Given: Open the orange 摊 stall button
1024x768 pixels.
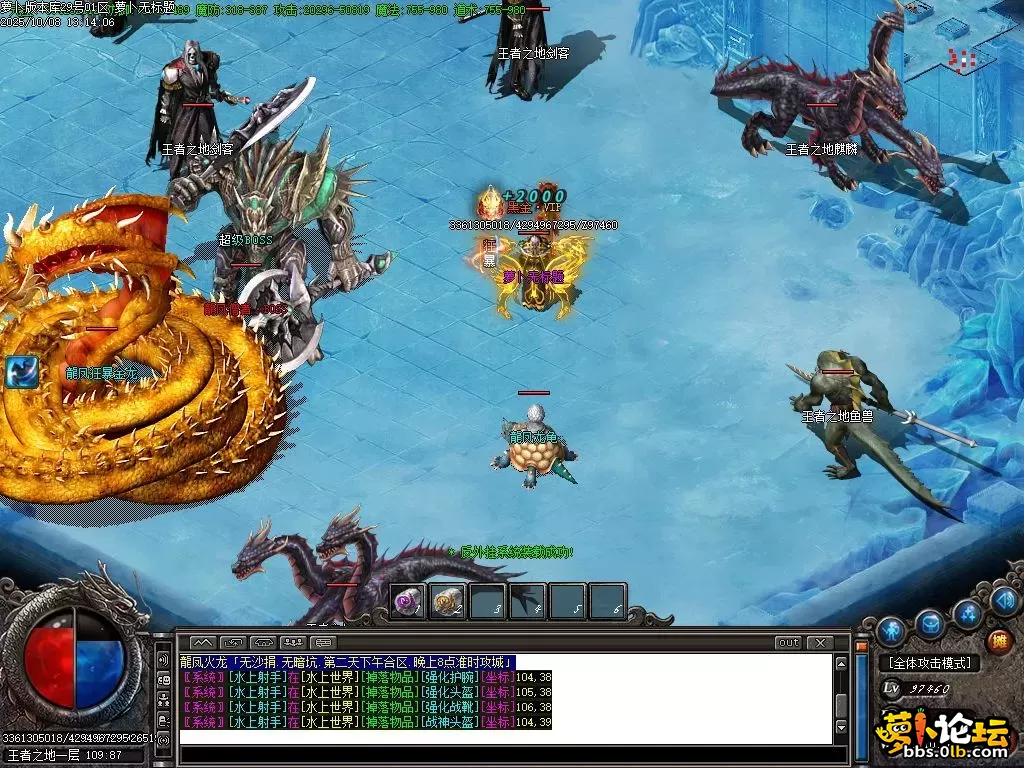Looking at the screenshot, I should coord(998,641).
